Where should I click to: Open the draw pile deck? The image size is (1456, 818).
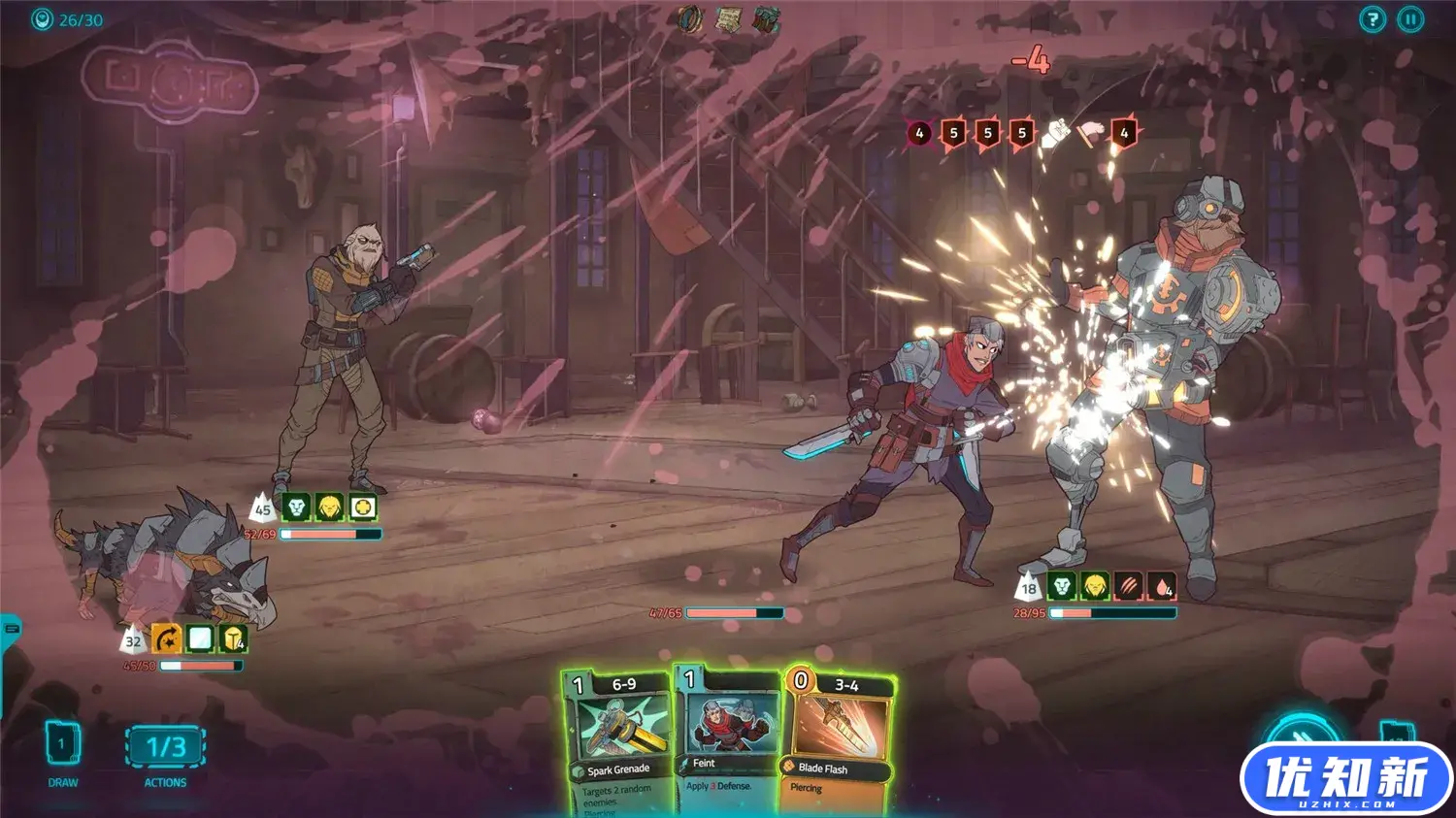coord(62,745)
